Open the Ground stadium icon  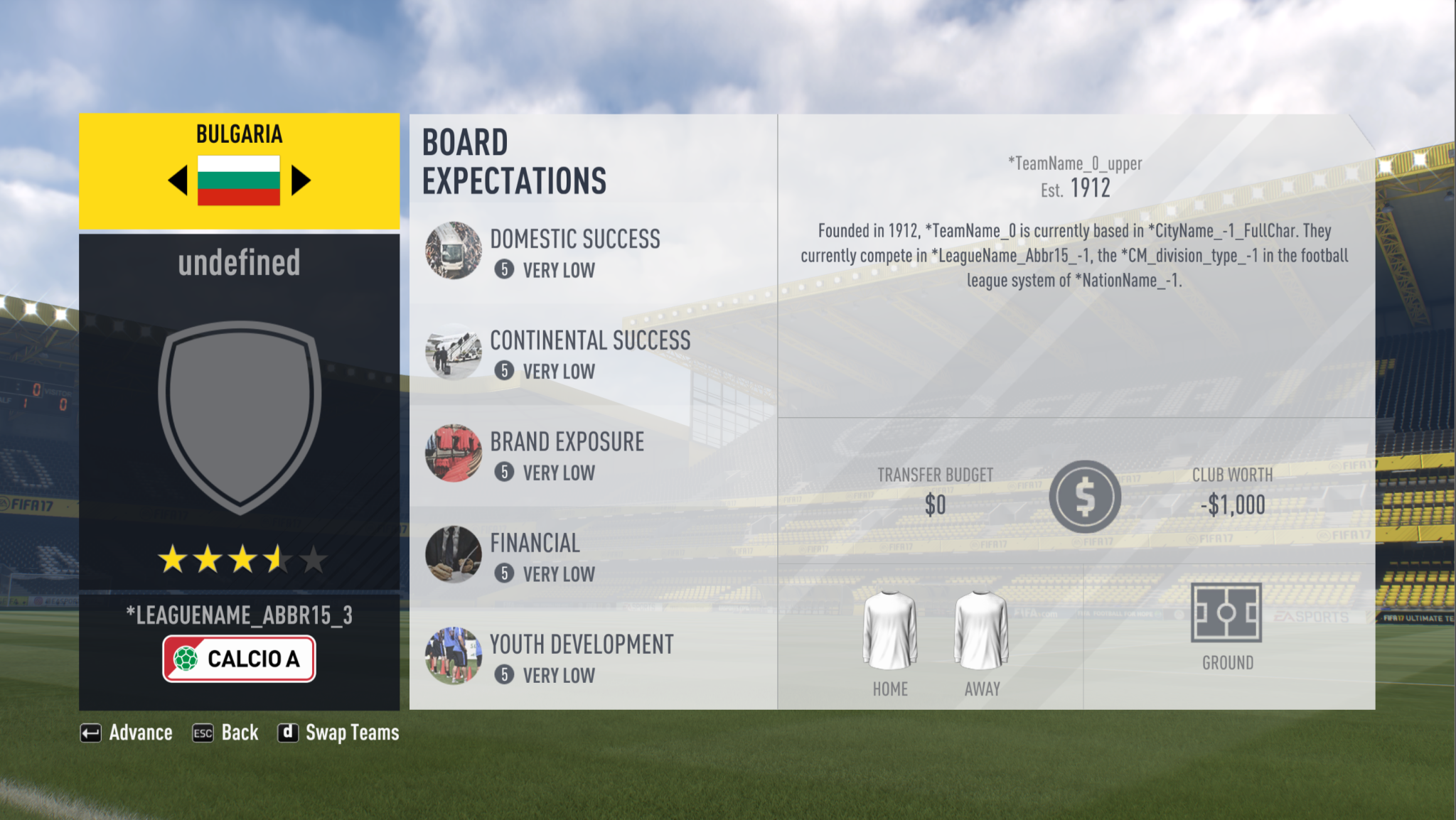coord(1226,613)
